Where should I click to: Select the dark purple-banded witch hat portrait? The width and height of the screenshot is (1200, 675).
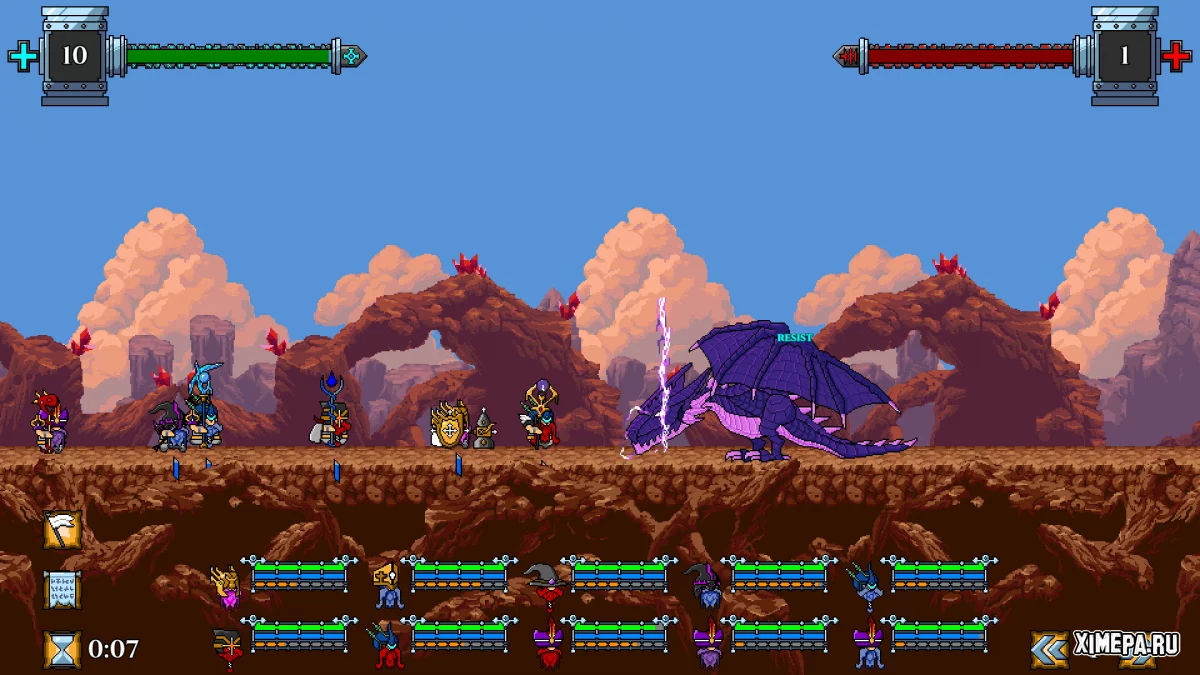(x=706, y=585)
